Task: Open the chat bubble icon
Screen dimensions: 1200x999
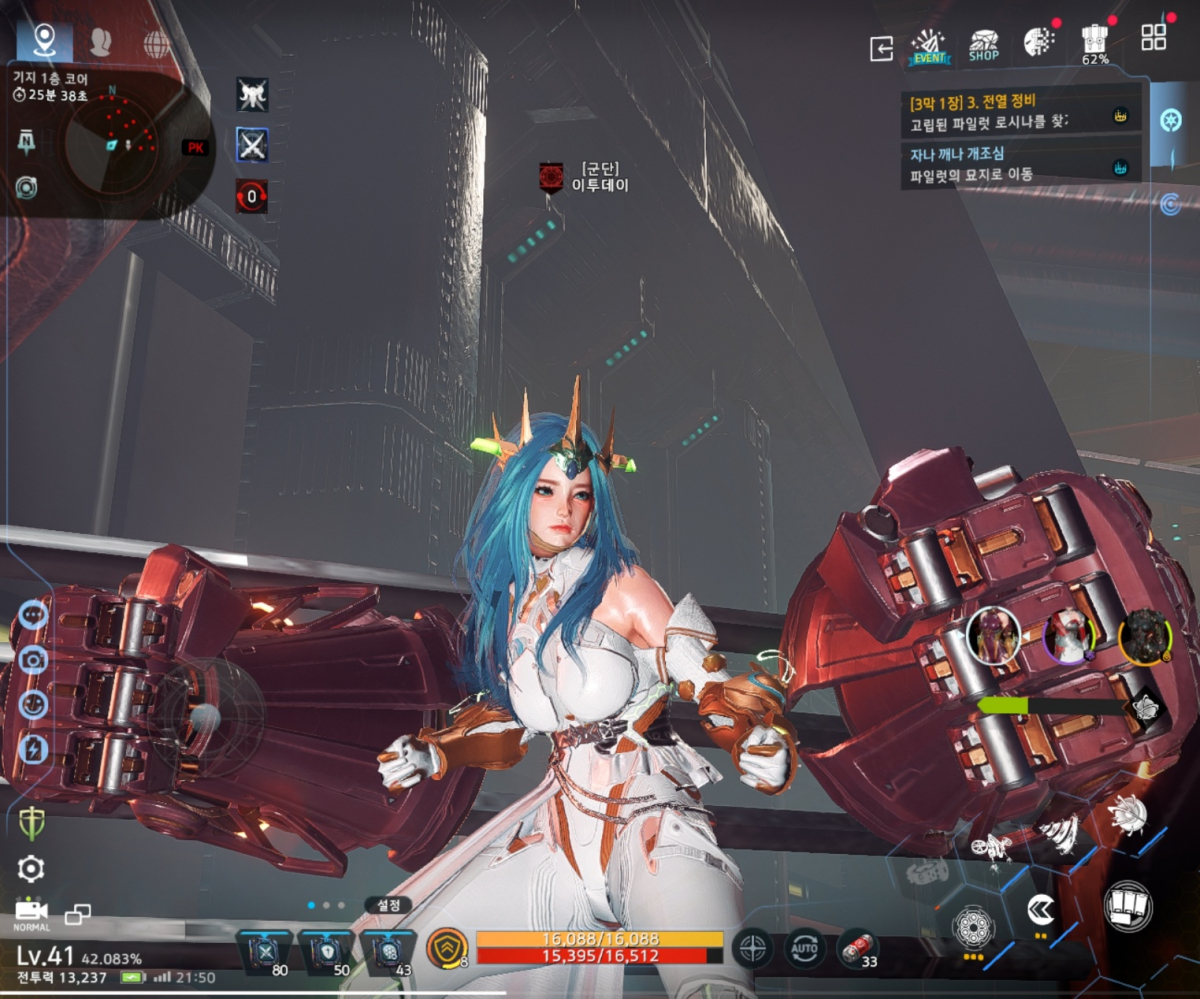Action: point(32,613)
